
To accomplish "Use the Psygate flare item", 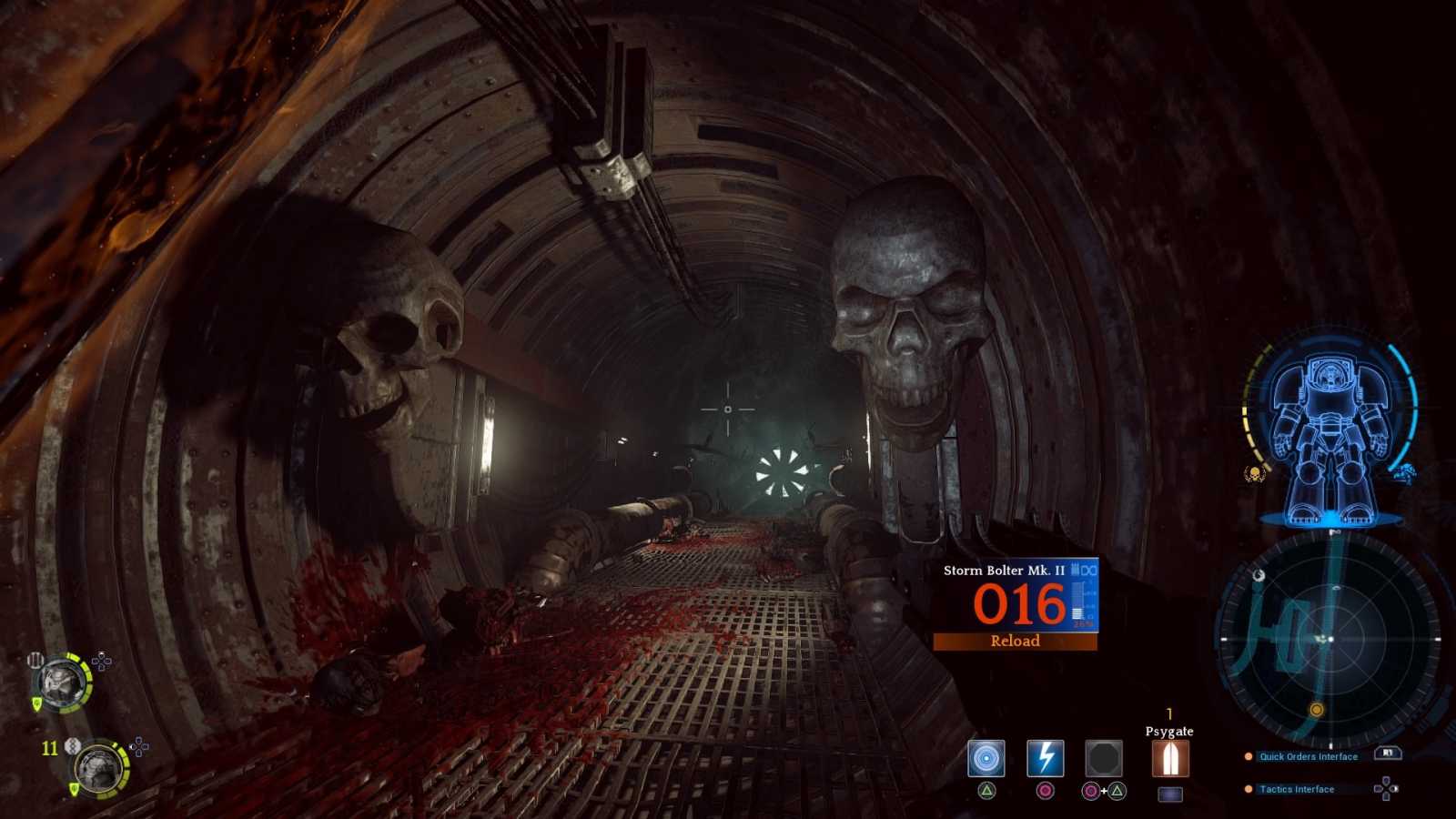I will pos(1170,758).
